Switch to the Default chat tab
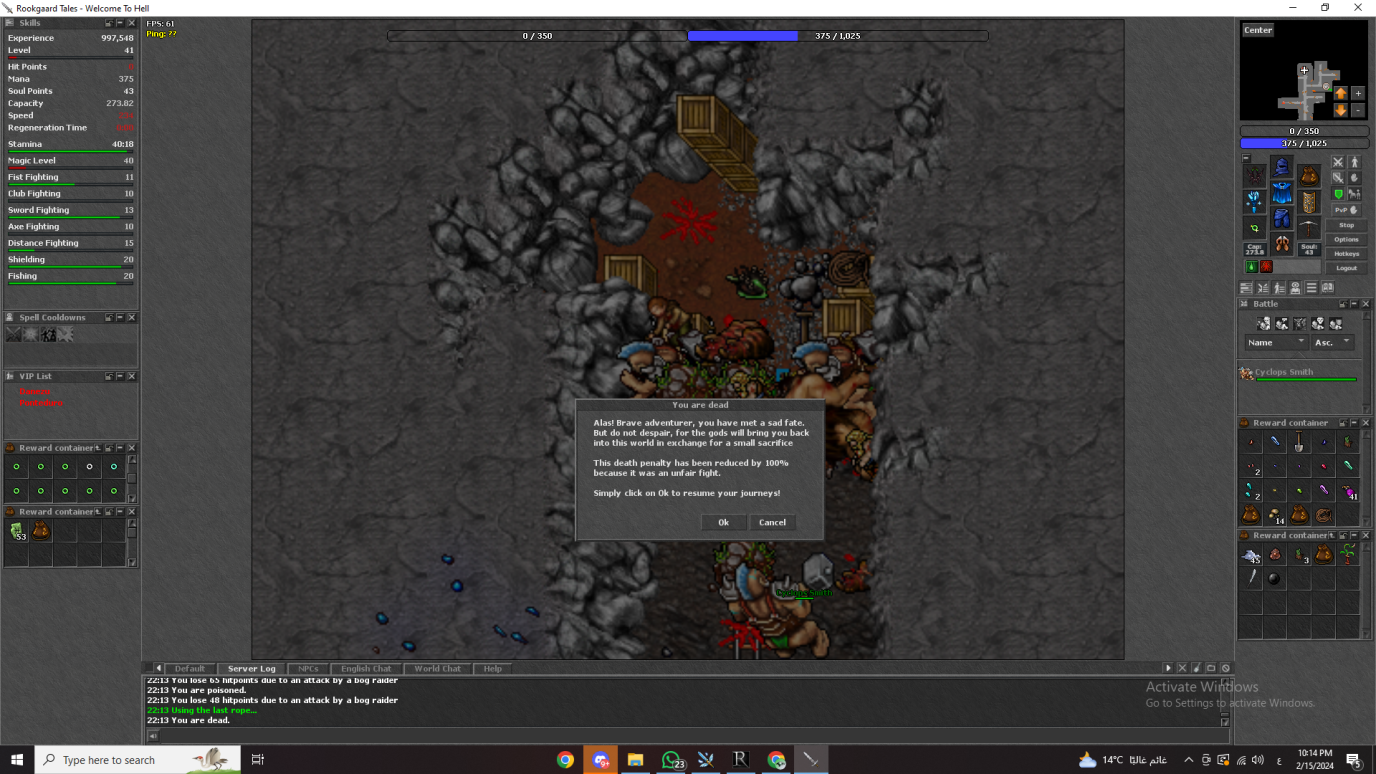Image resolution: width=1376 pixels, height=774 pixels. [x=189, y=668]
